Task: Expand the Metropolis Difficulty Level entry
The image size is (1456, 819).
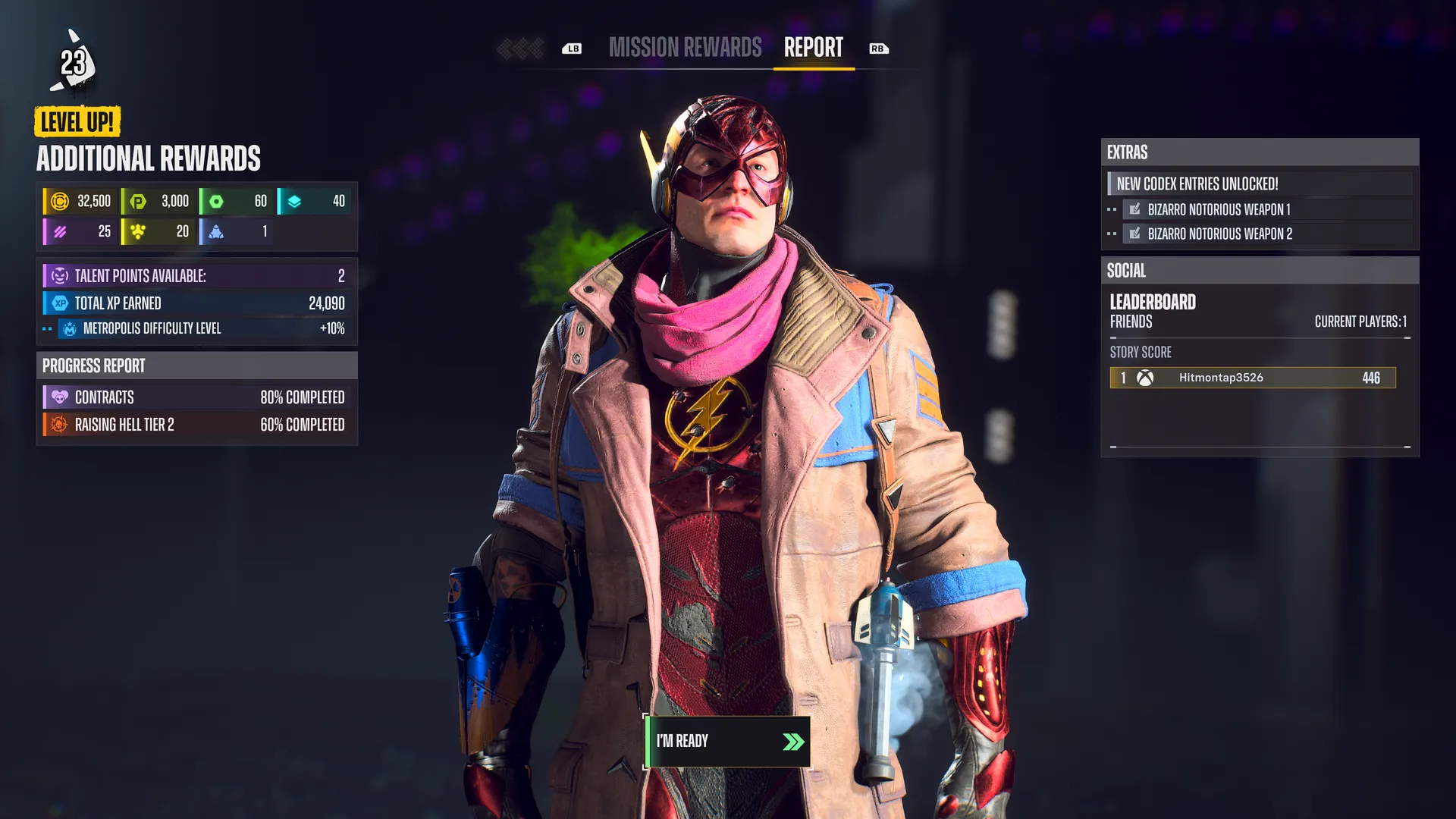Action: (196, 328)
